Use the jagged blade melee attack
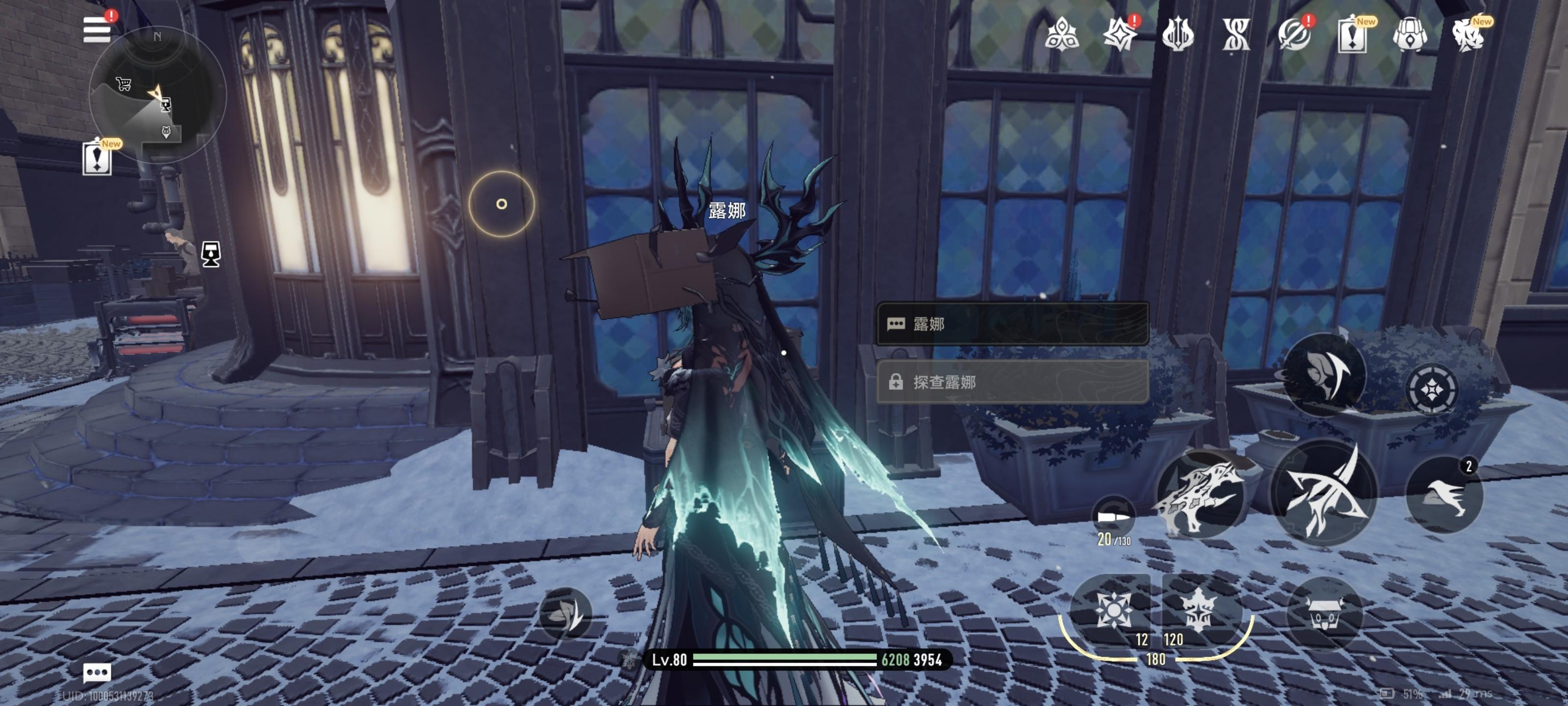The width and height of the screenshot is (1568, 706). (1200, 493)
